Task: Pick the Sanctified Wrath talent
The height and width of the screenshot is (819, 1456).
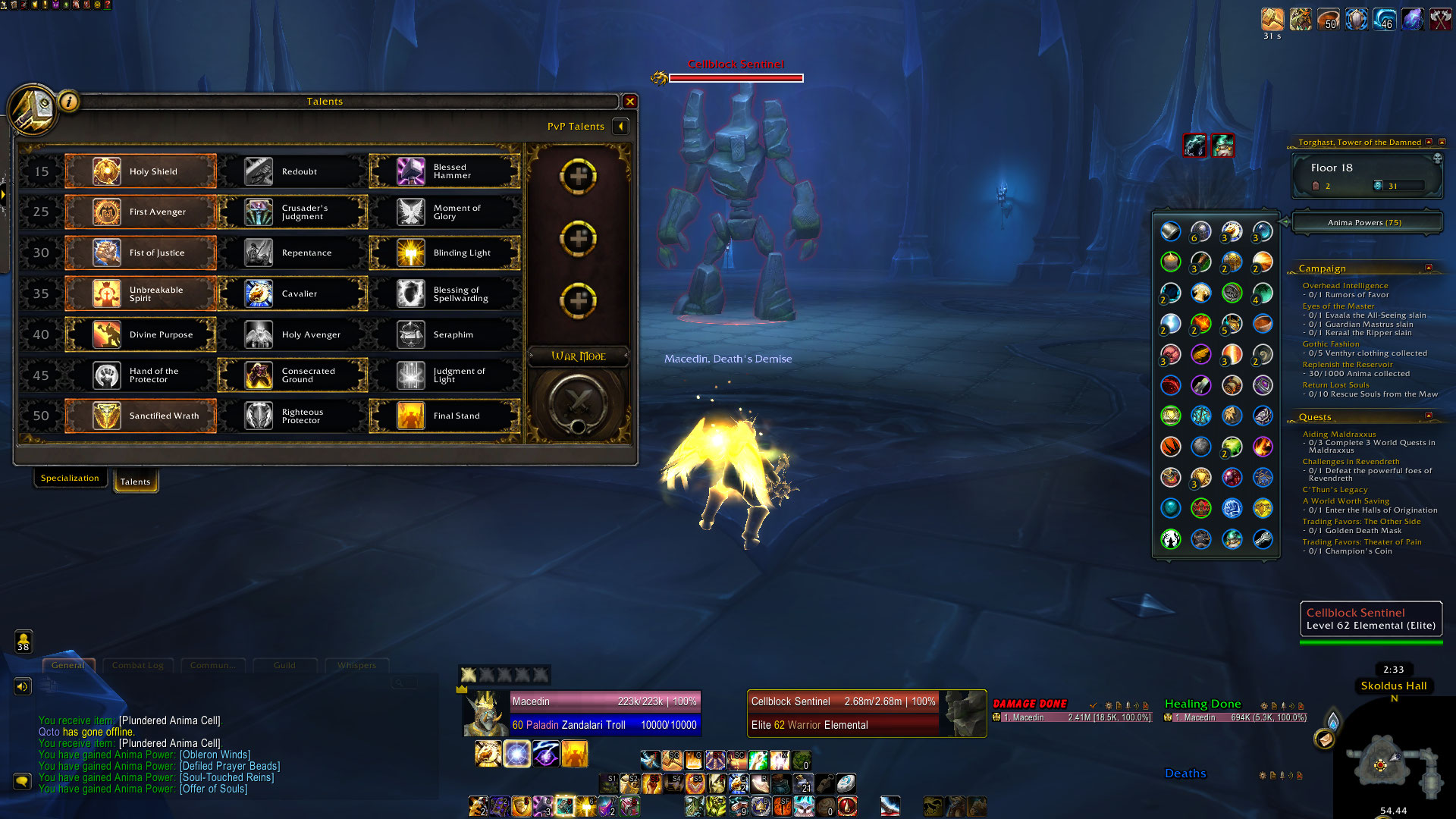Action: point(141,416)
